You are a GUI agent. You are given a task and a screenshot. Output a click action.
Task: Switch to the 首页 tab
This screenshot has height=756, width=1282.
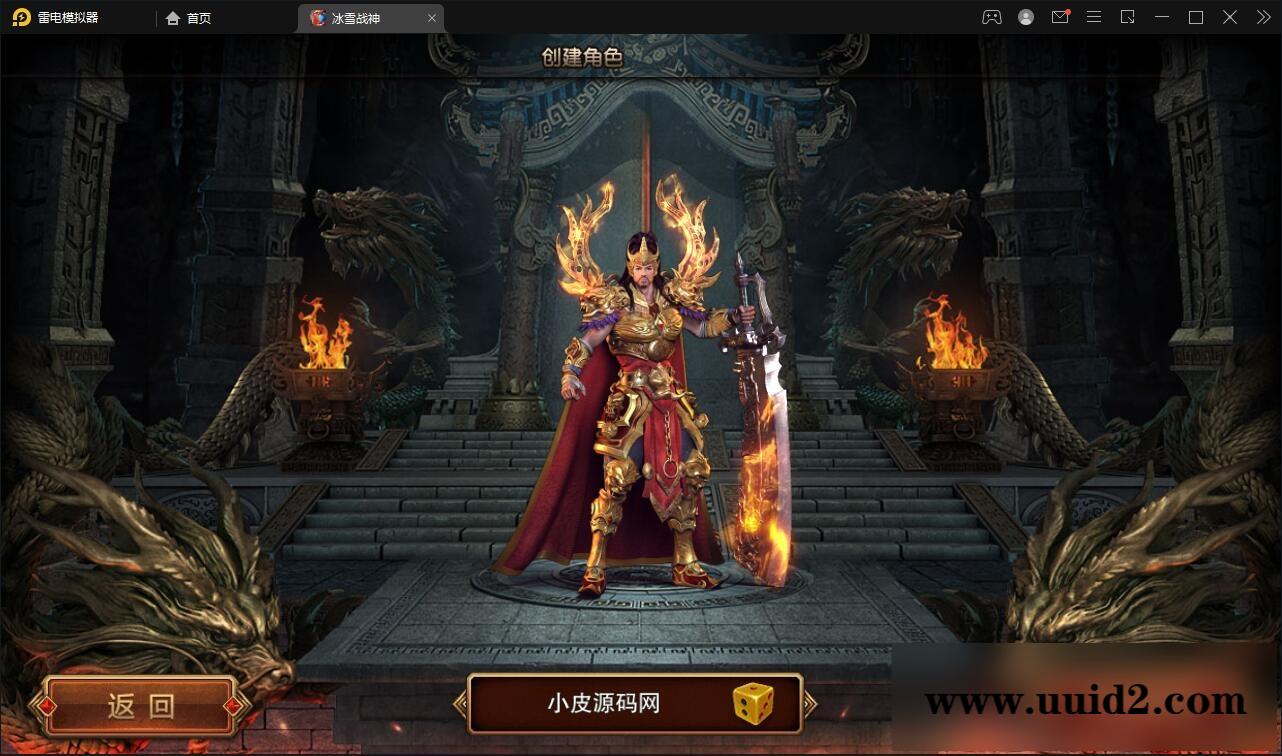(190, 18)
